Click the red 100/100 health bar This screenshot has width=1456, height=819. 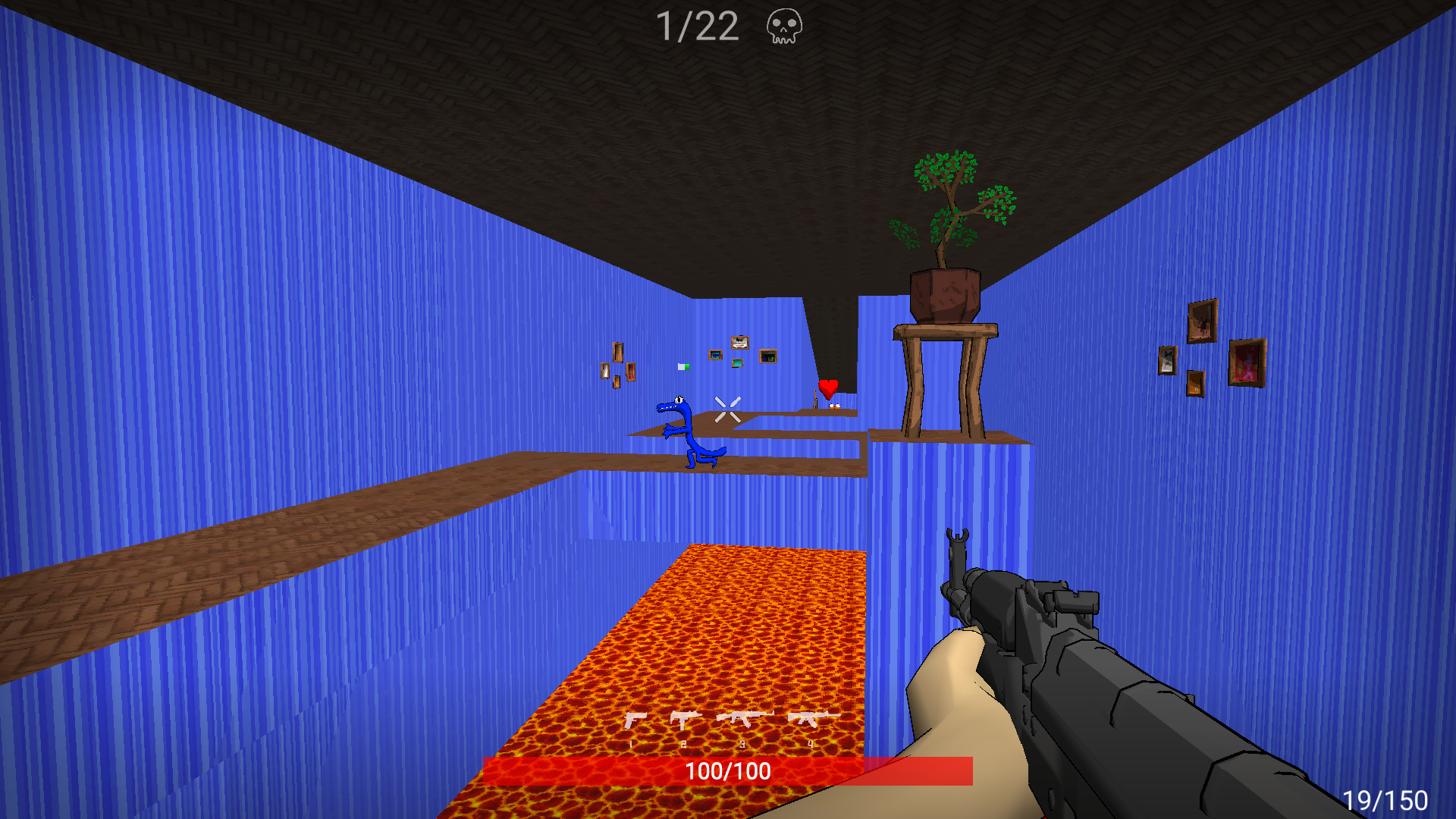click(x=726, y=773)
